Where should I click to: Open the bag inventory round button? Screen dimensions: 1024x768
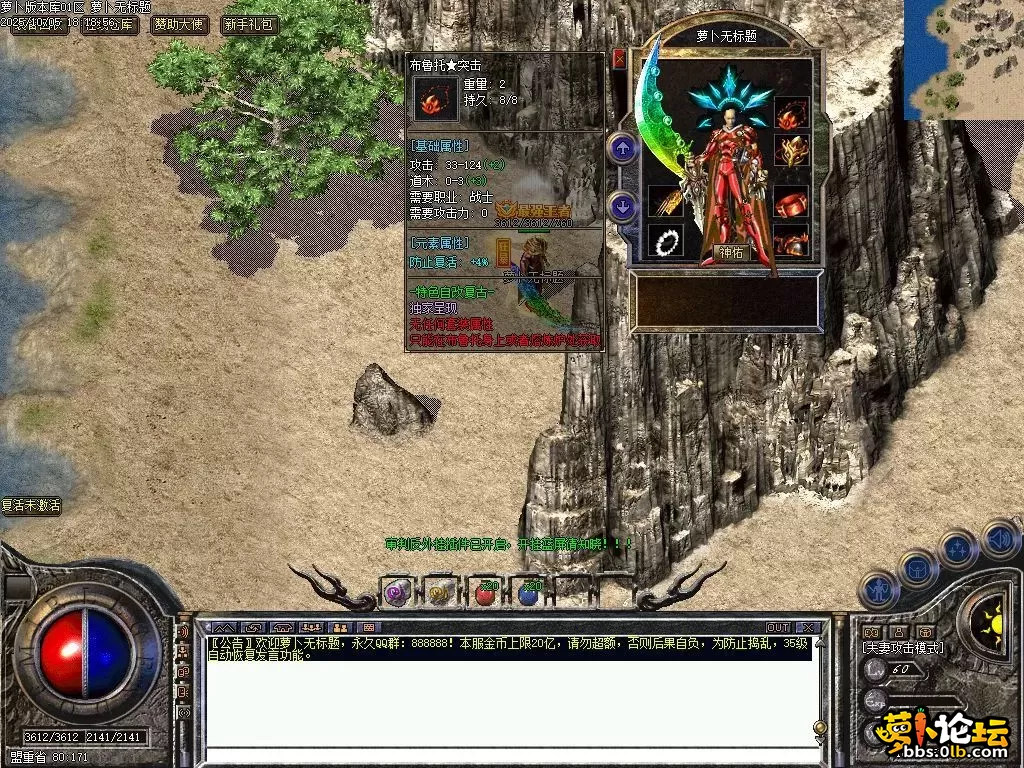click(918, 569)
